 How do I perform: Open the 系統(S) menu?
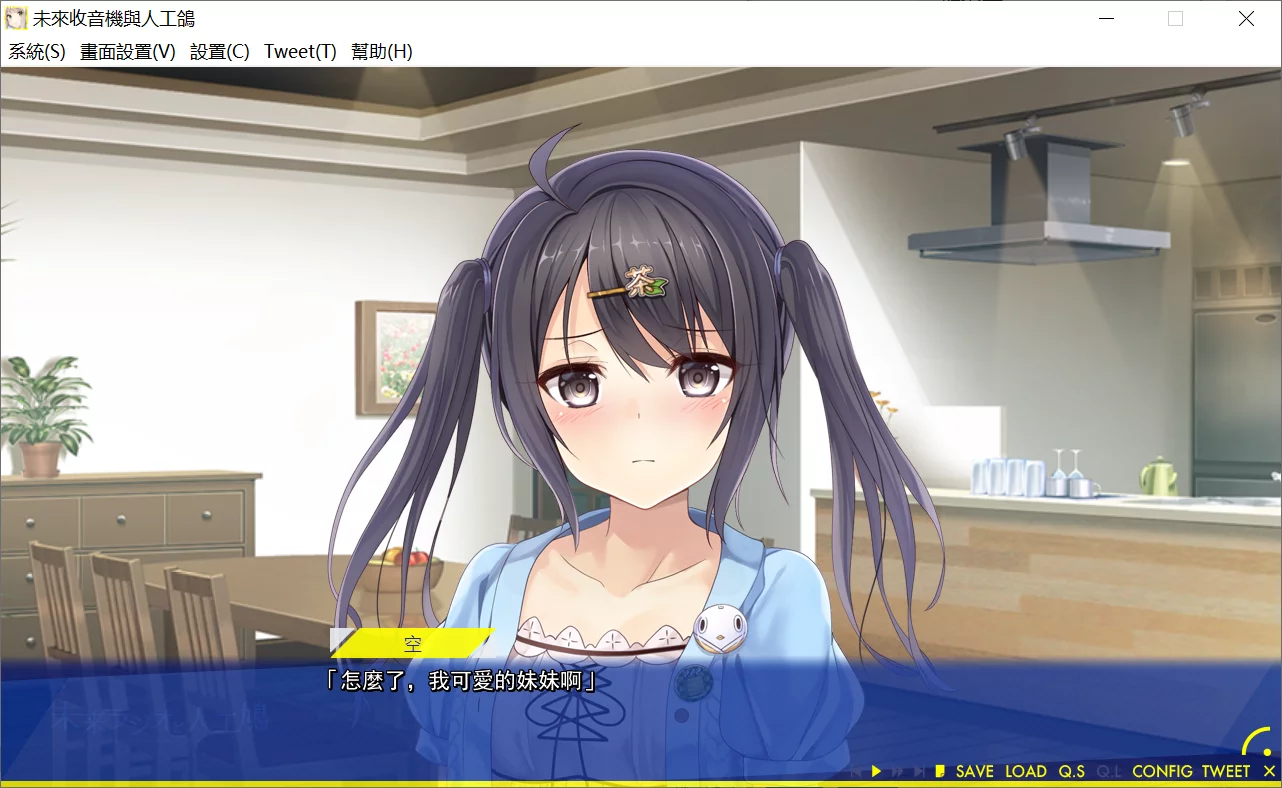click(x=37, y=52)
